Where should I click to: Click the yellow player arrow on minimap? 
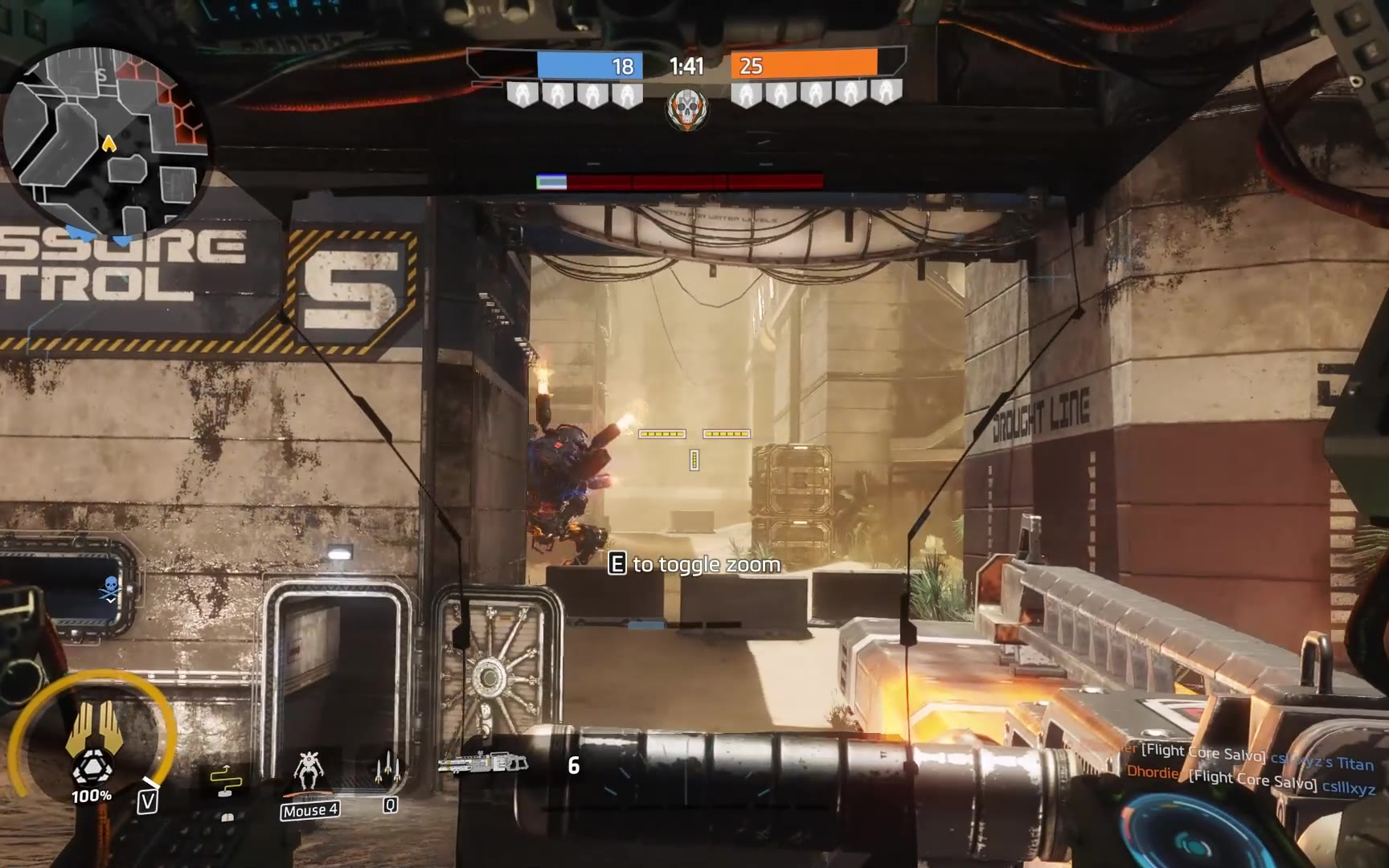(109, 144)
